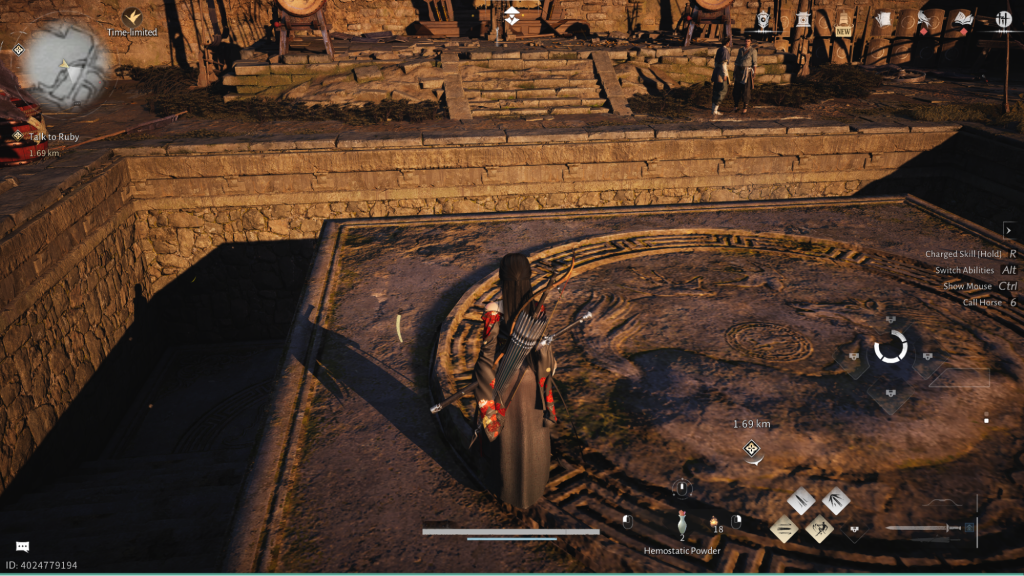
Task: Use the Hemostatic Powder vase item
Action: click(682, 522)
